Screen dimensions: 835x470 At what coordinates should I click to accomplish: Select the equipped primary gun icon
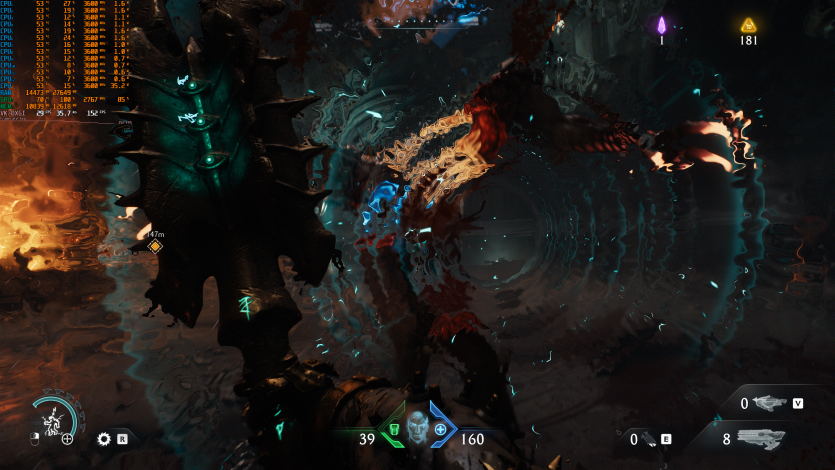point(760,438)
